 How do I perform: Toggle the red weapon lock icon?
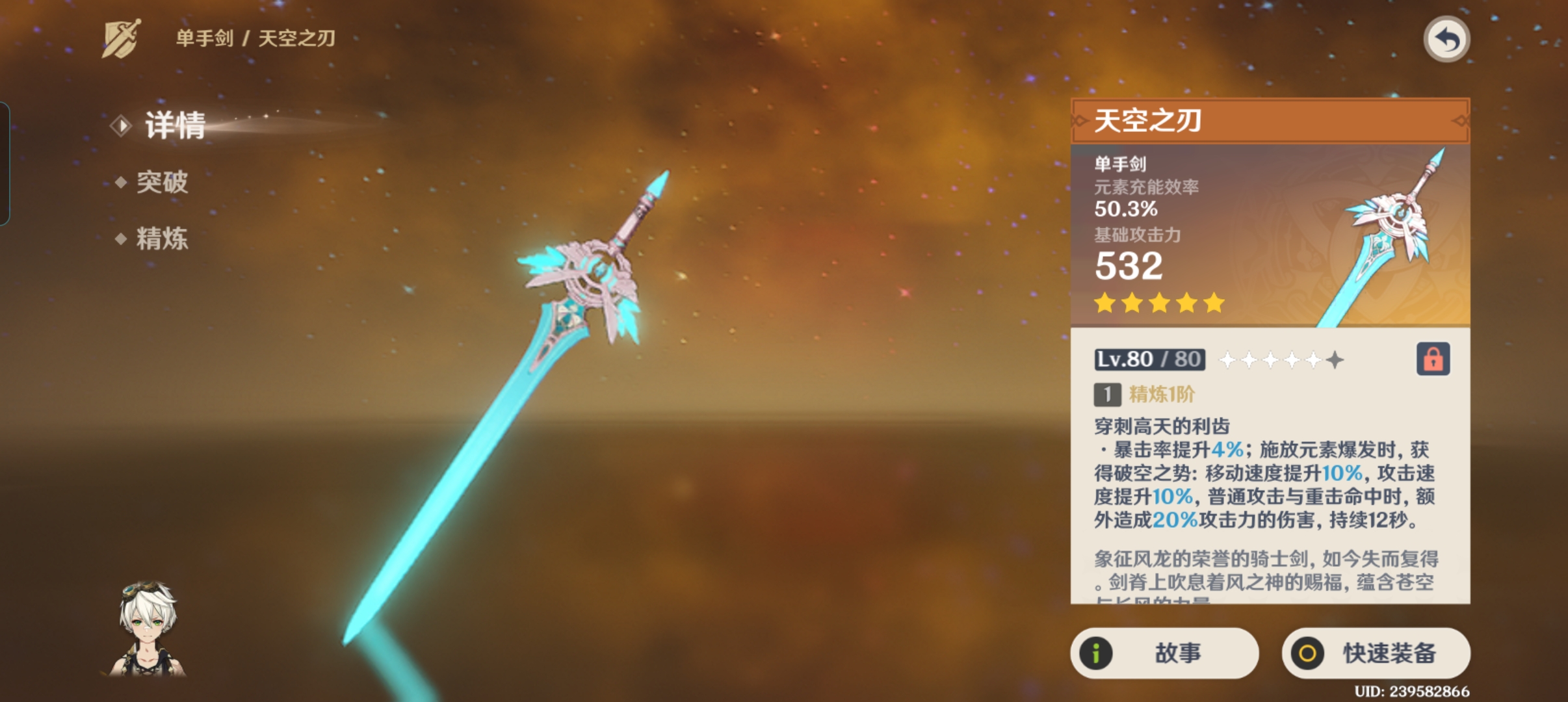coord(1433,359)
